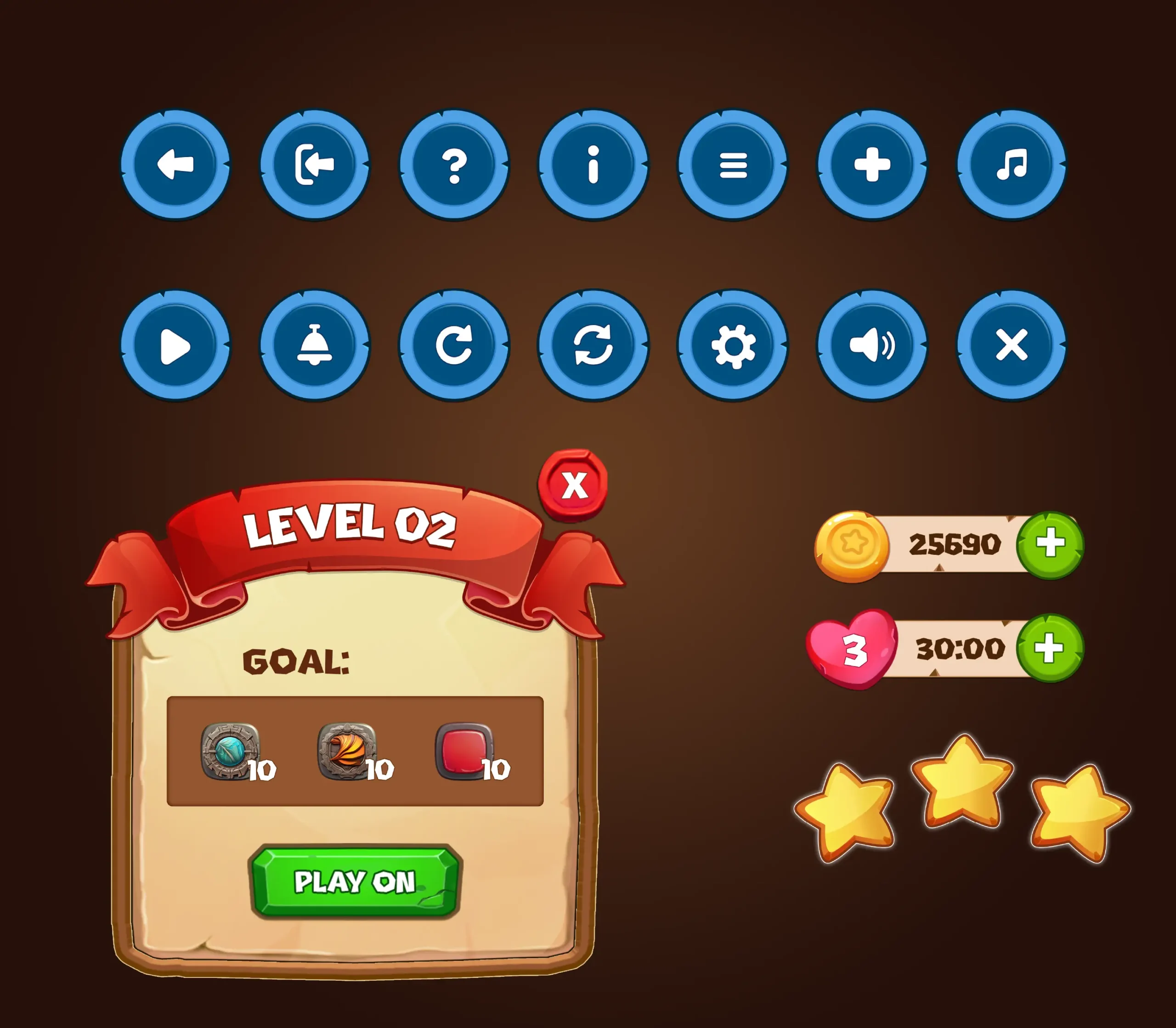View game info with the i button
This screenshot has width=1176, height=1028.
(594, 164)
